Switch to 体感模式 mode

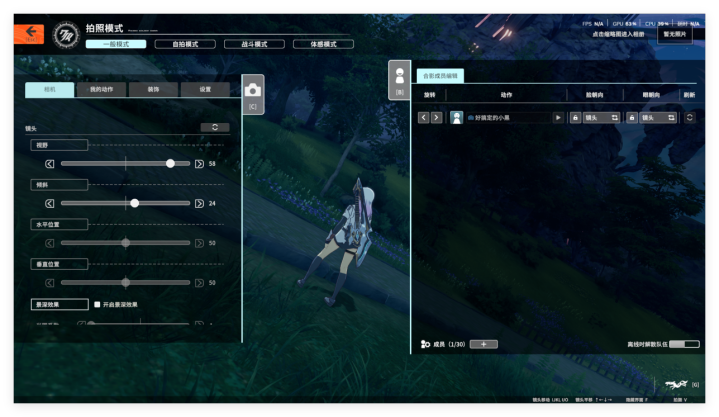pyautogui.click(x=323, y=44)
